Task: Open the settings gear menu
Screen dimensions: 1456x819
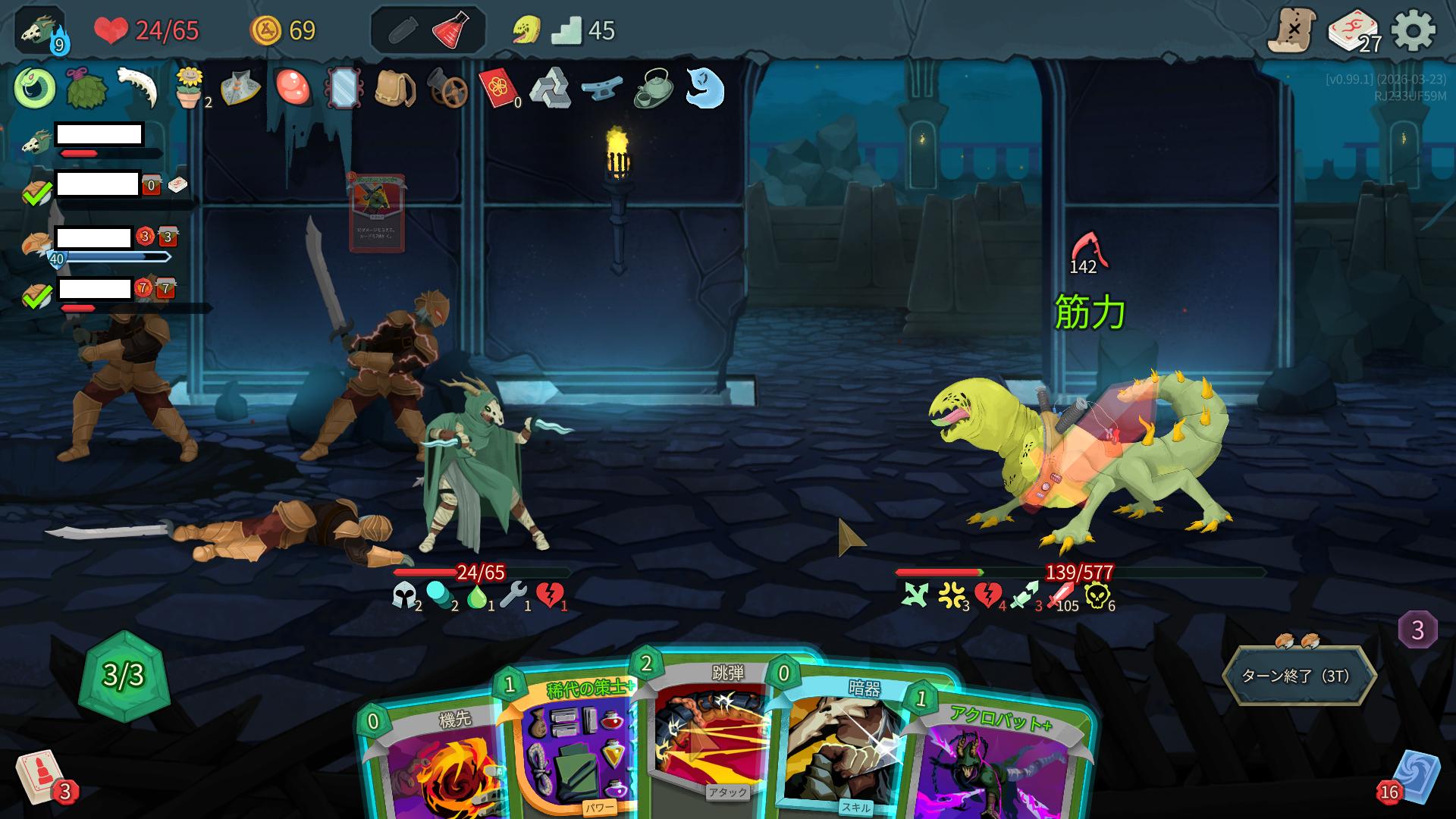Action: click(1414, 31)
